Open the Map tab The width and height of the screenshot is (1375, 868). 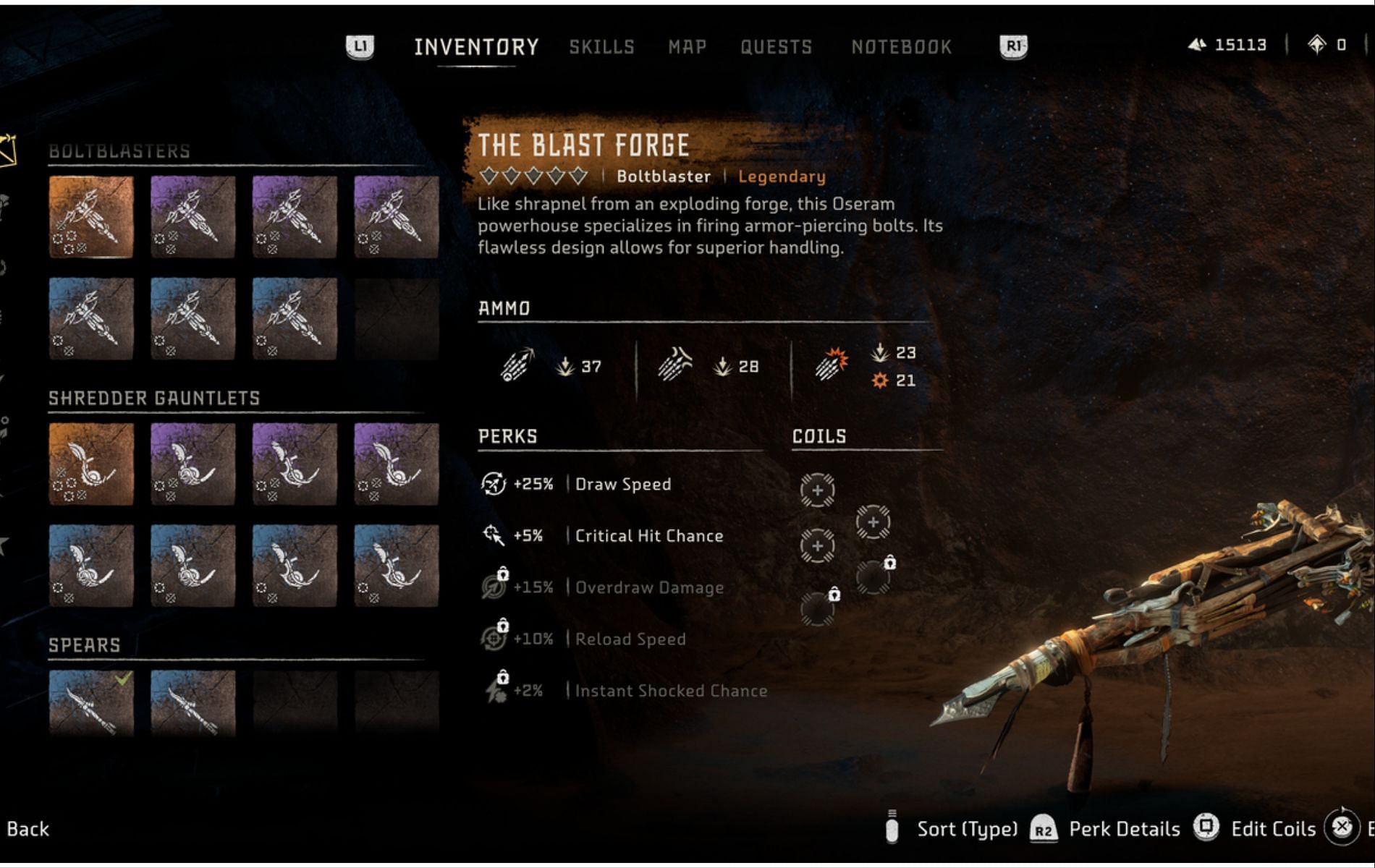pos(687,47)
